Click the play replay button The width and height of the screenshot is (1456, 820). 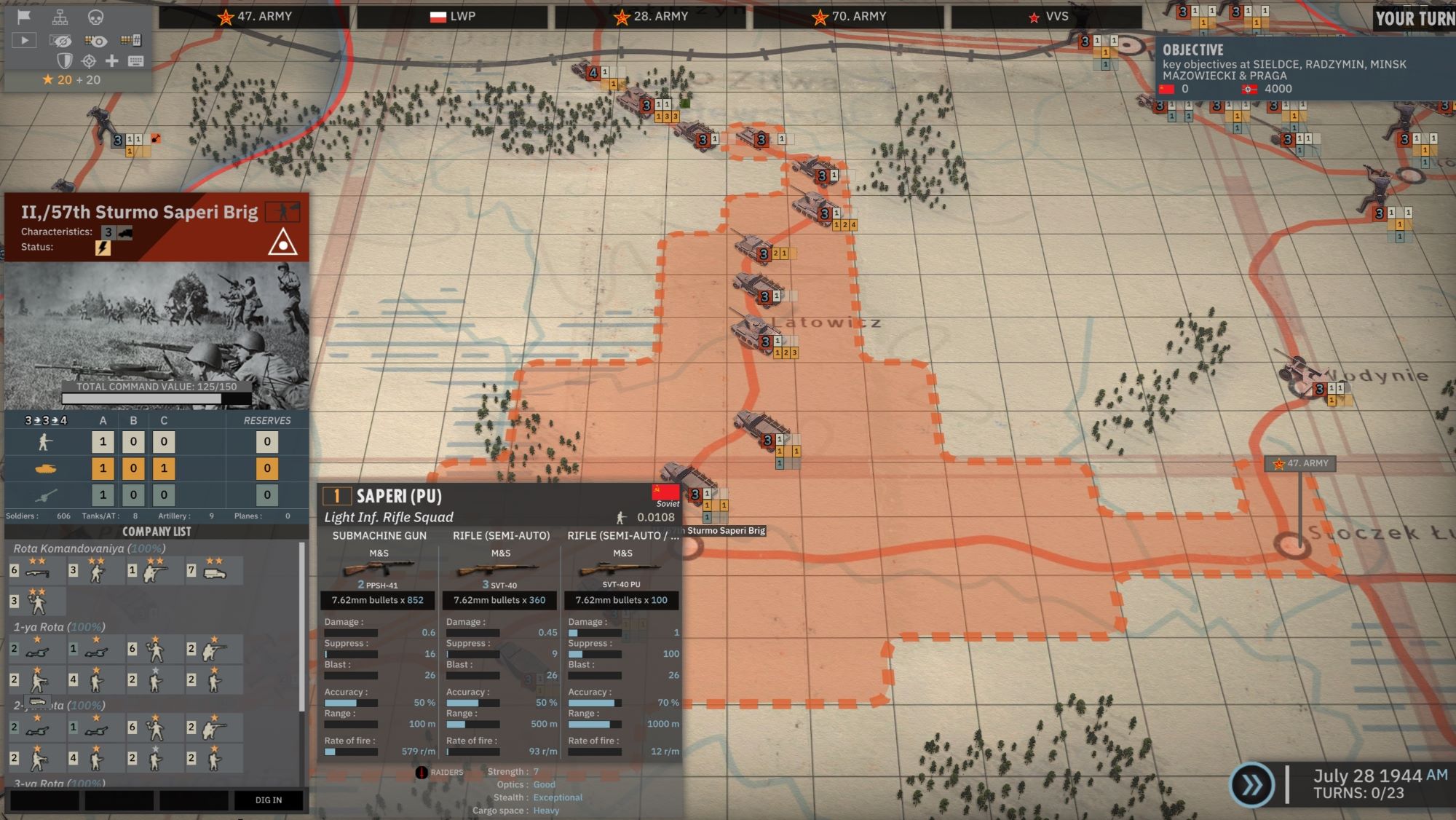coord(24,41)
